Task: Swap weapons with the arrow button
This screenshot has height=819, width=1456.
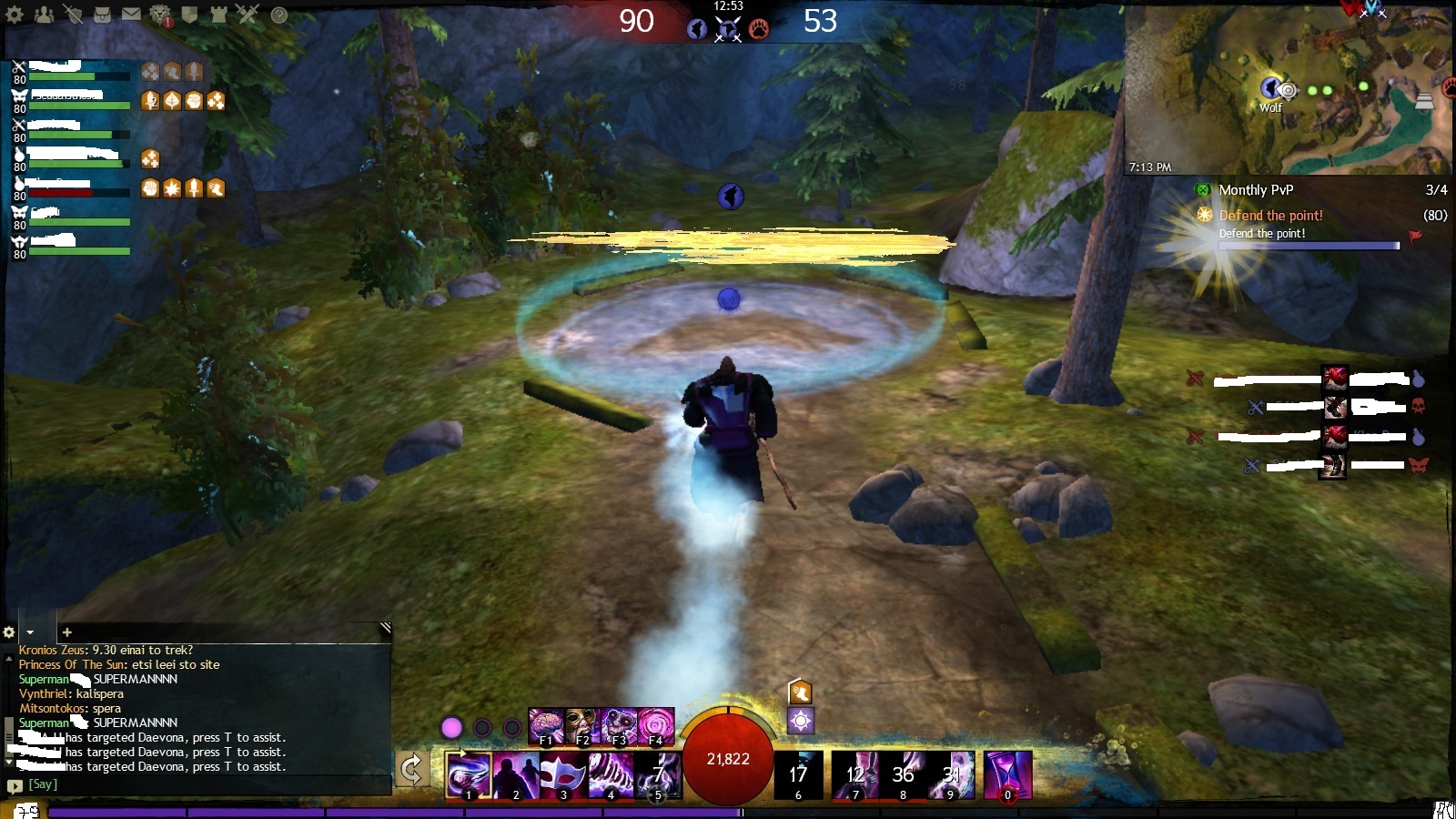Action: point(411,770)
